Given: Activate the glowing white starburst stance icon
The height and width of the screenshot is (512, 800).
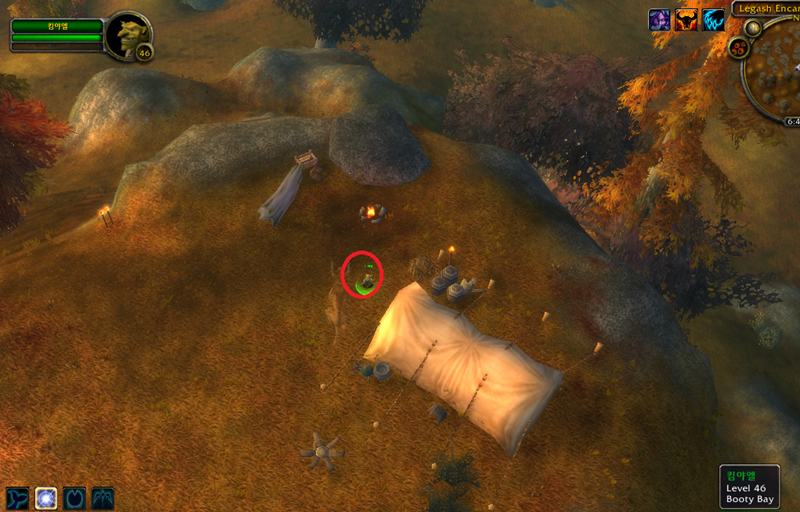Looking at the screenshot, I should tap(46, 498).
